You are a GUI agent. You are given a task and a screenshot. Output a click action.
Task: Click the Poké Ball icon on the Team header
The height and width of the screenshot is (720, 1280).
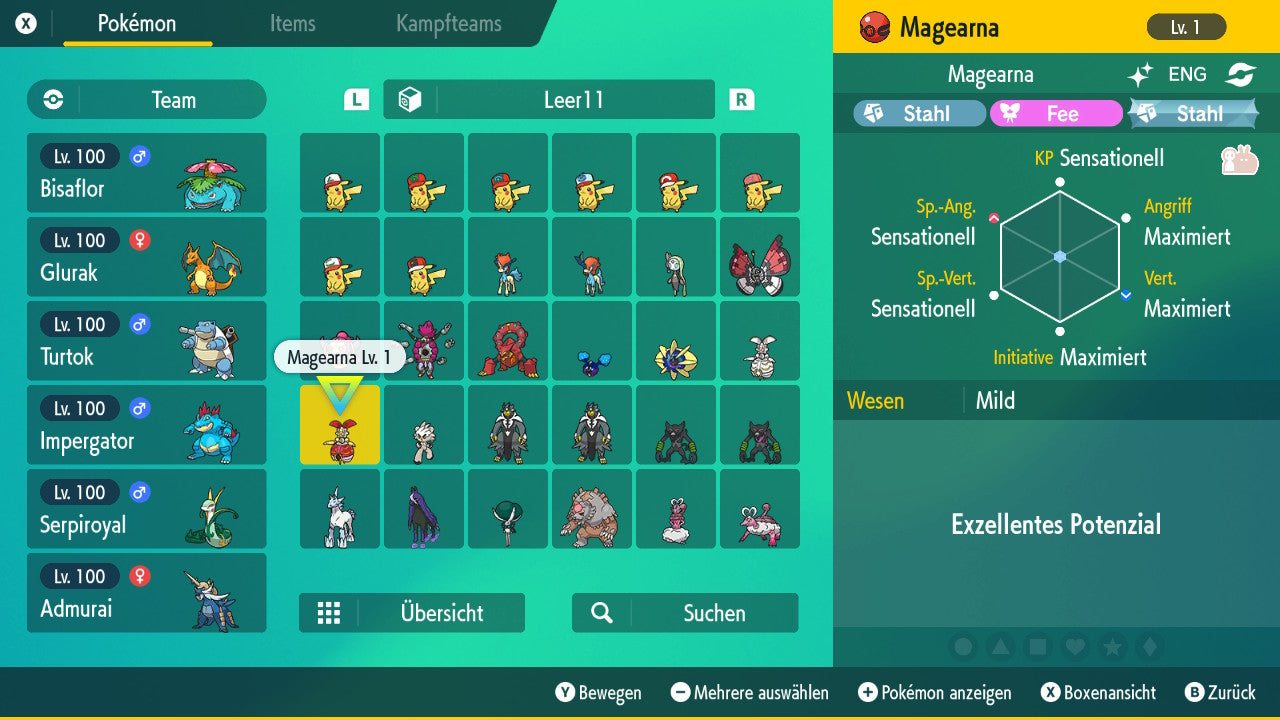[x=51, y=99]
